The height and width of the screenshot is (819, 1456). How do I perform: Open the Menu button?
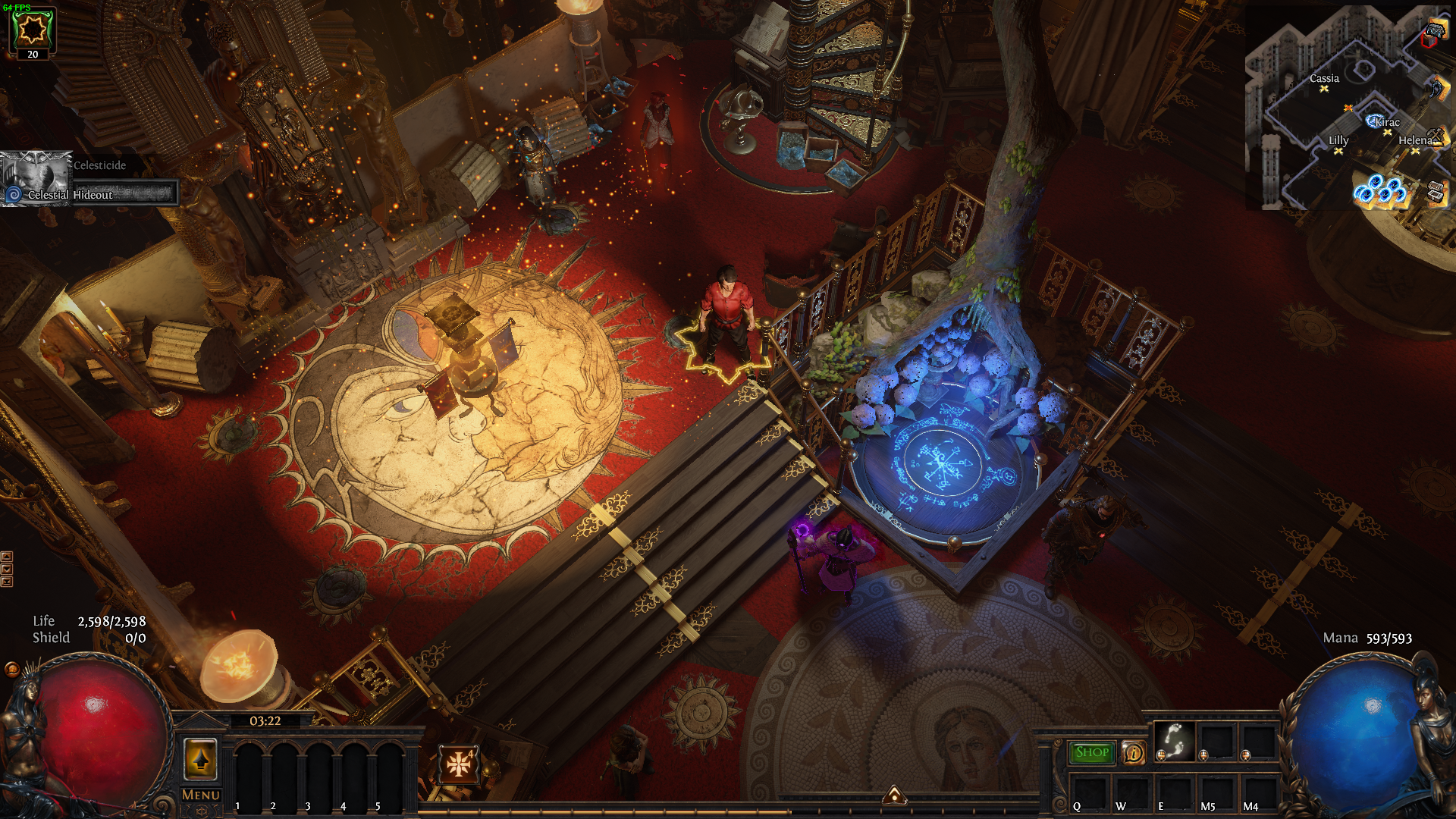[x=201, y=795]
